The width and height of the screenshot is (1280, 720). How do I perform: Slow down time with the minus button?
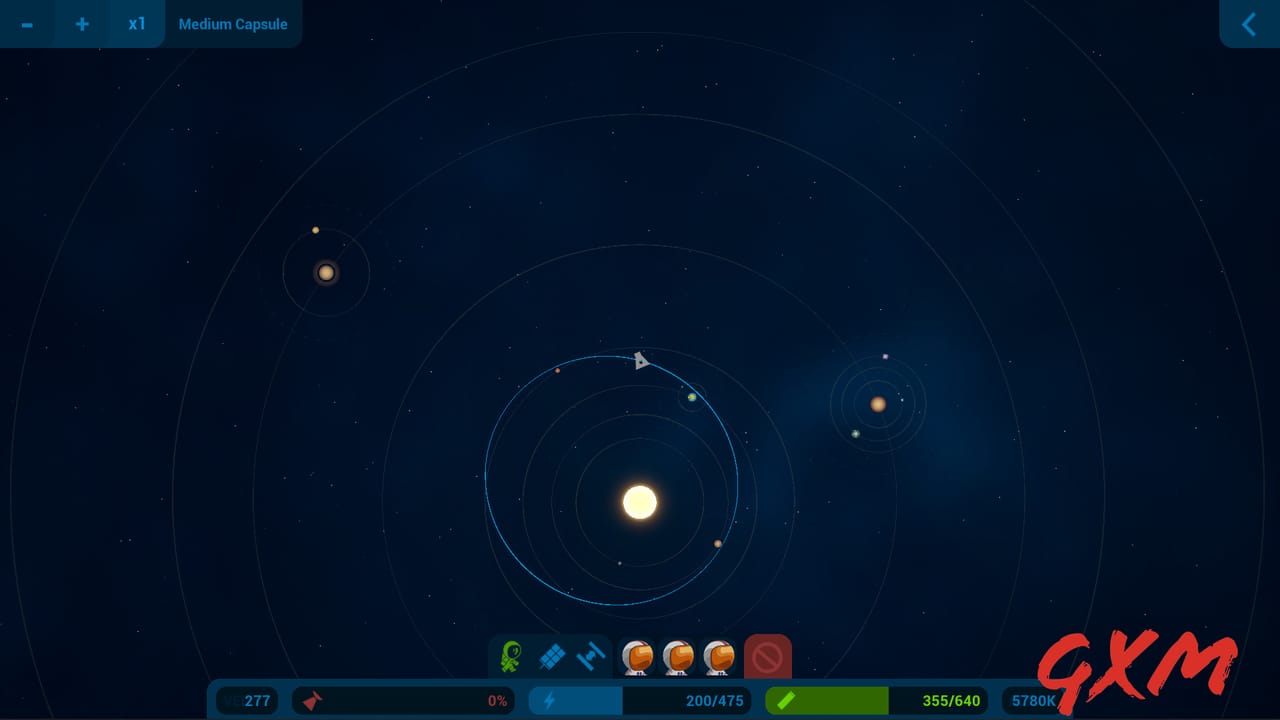pos(27,24)
